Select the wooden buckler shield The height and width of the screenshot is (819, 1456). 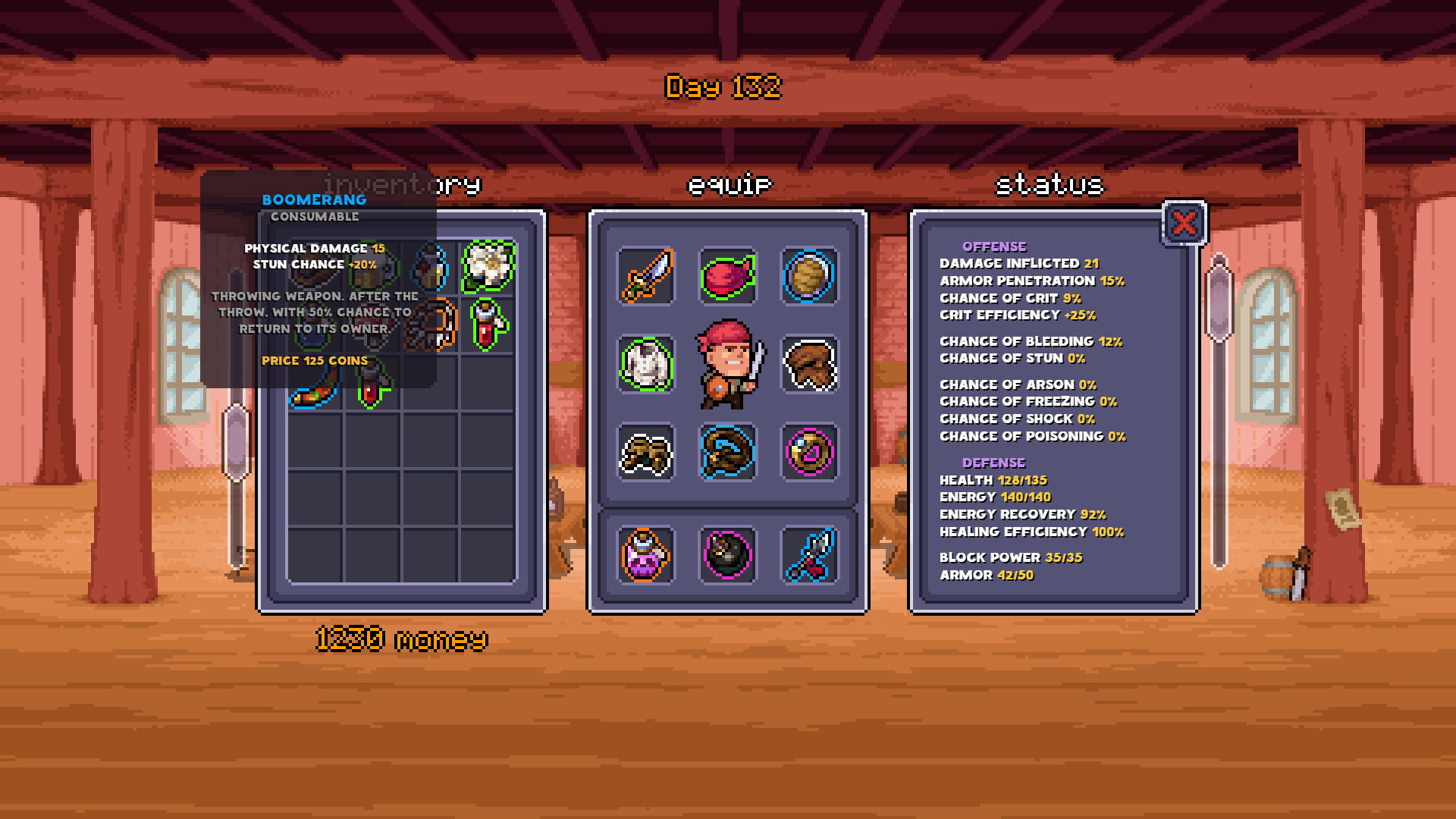[x=811, y=275]
